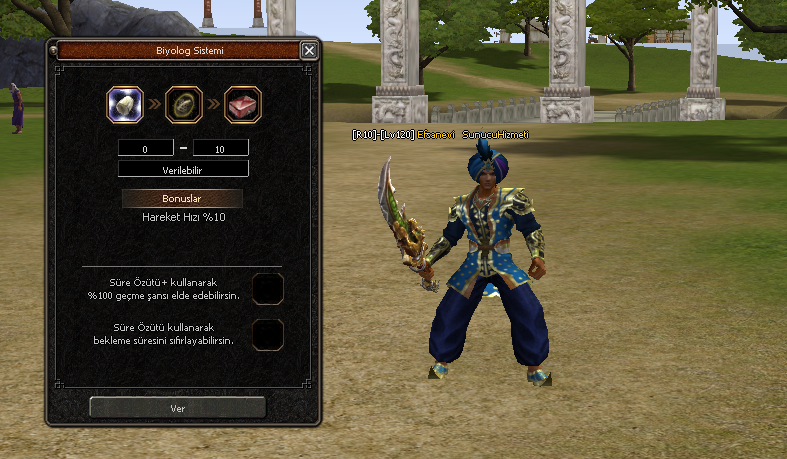Close the Biyolog Sistemi window
The height and width of the screenshot is (459, 787).
coord(309,50)
